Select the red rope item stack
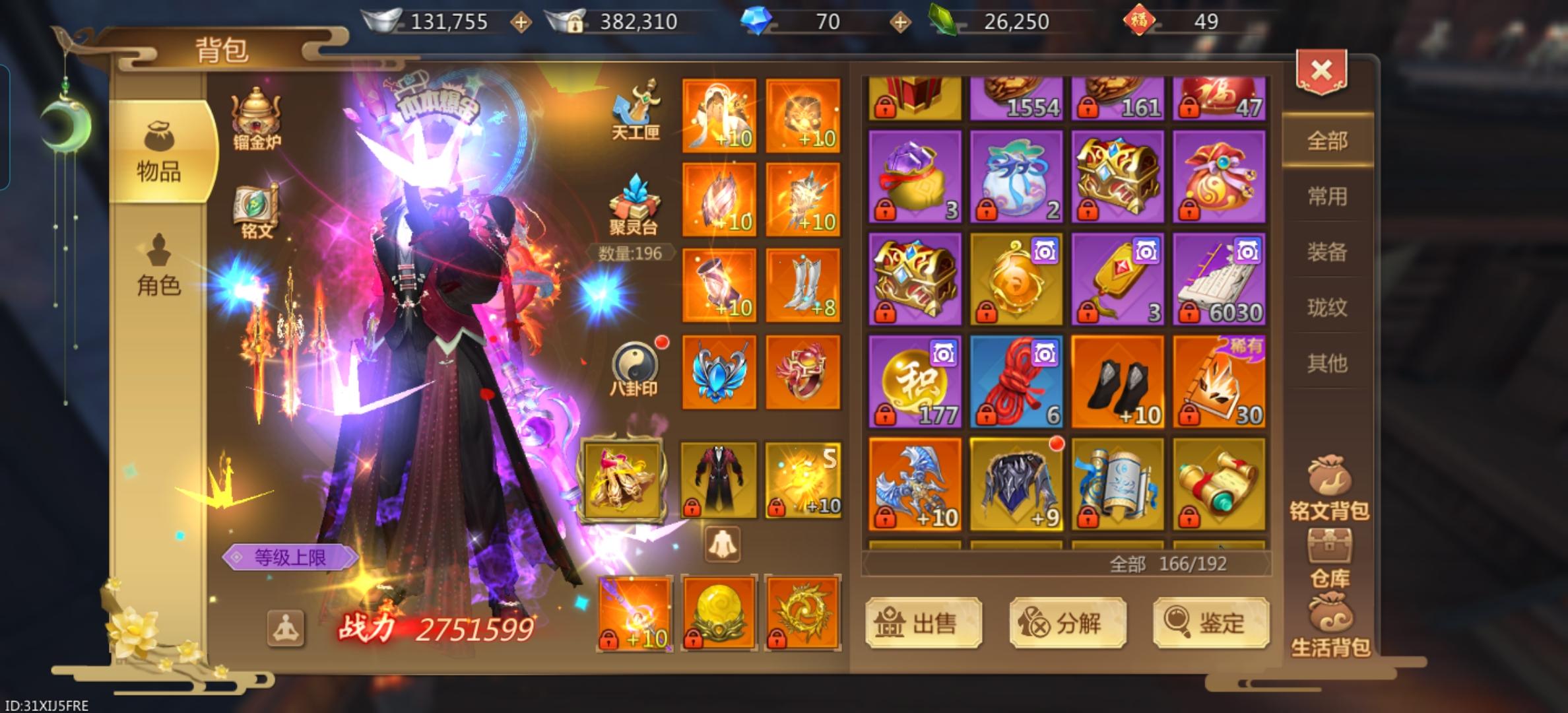This screenshot has width=1568, height=713. tap(1016, 382)
